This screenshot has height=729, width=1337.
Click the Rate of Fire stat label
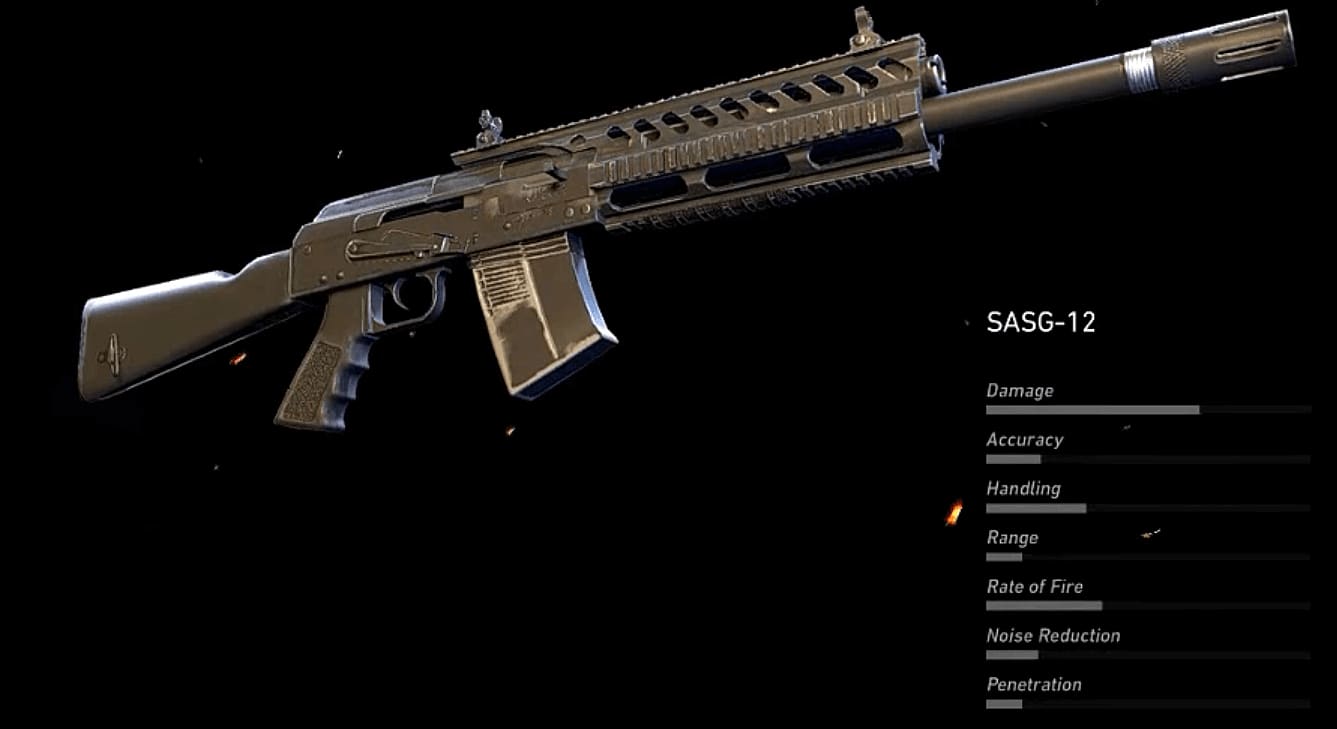(x=1033, y=586)
